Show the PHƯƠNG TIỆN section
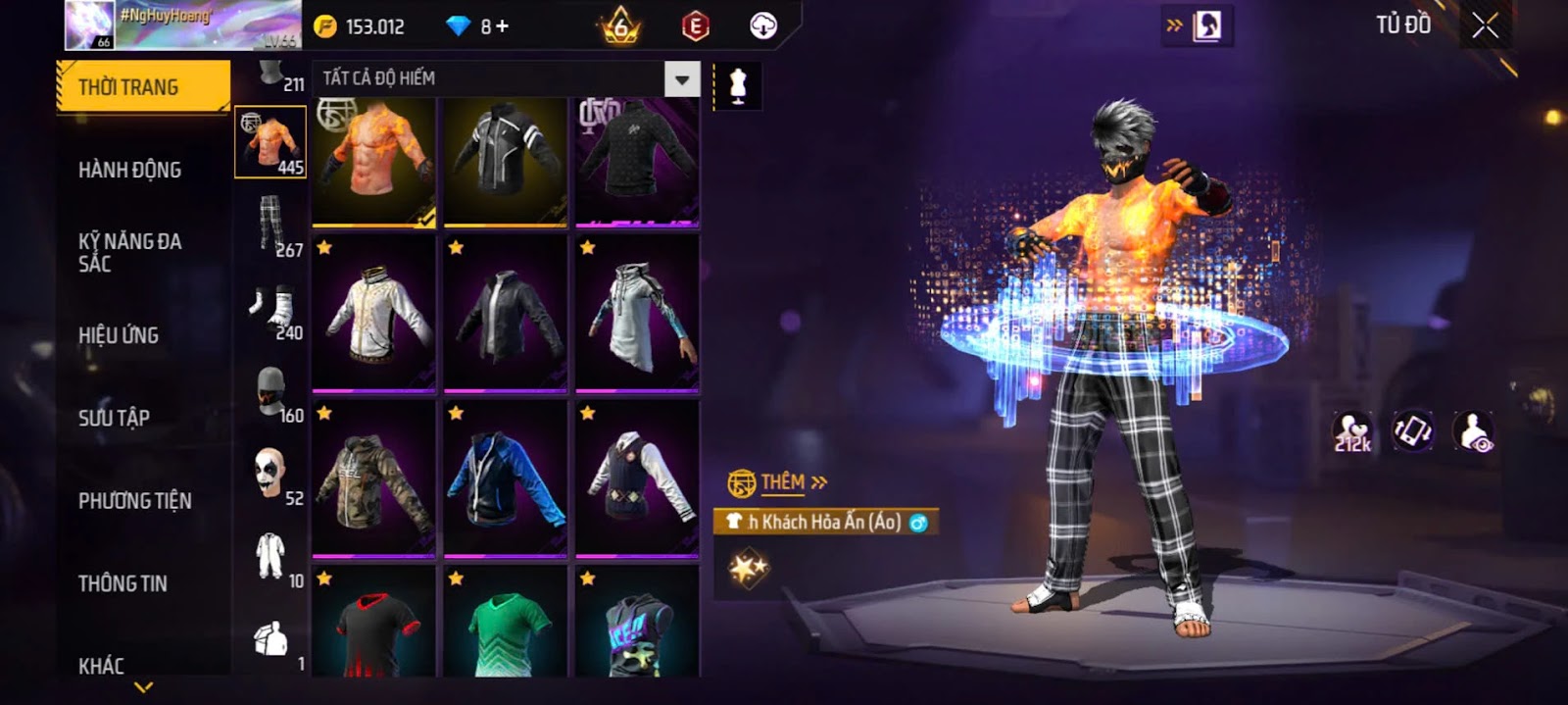This screenshot has width=1568, height=705. point(134,501)
